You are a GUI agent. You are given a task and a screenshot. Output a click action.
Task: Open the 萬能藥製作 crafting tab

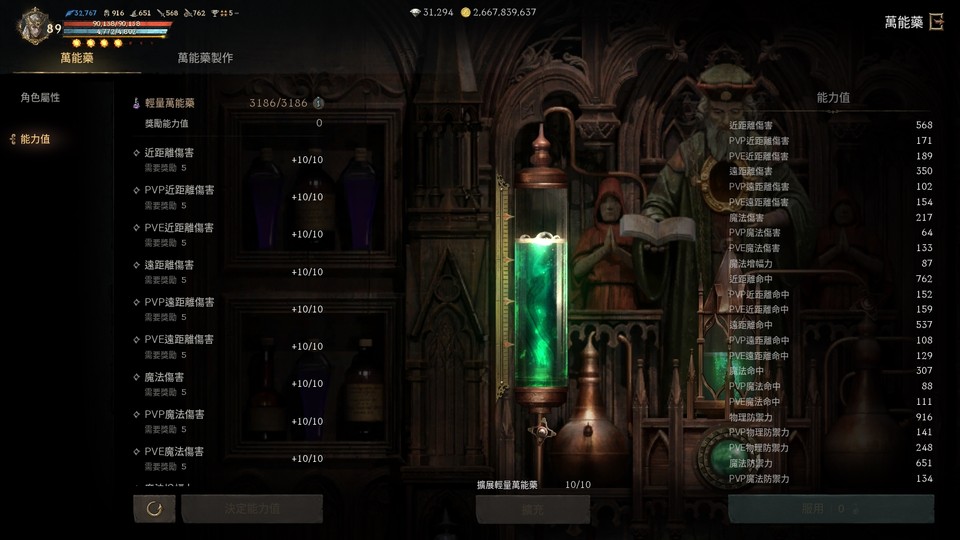(x=205, y=58)
